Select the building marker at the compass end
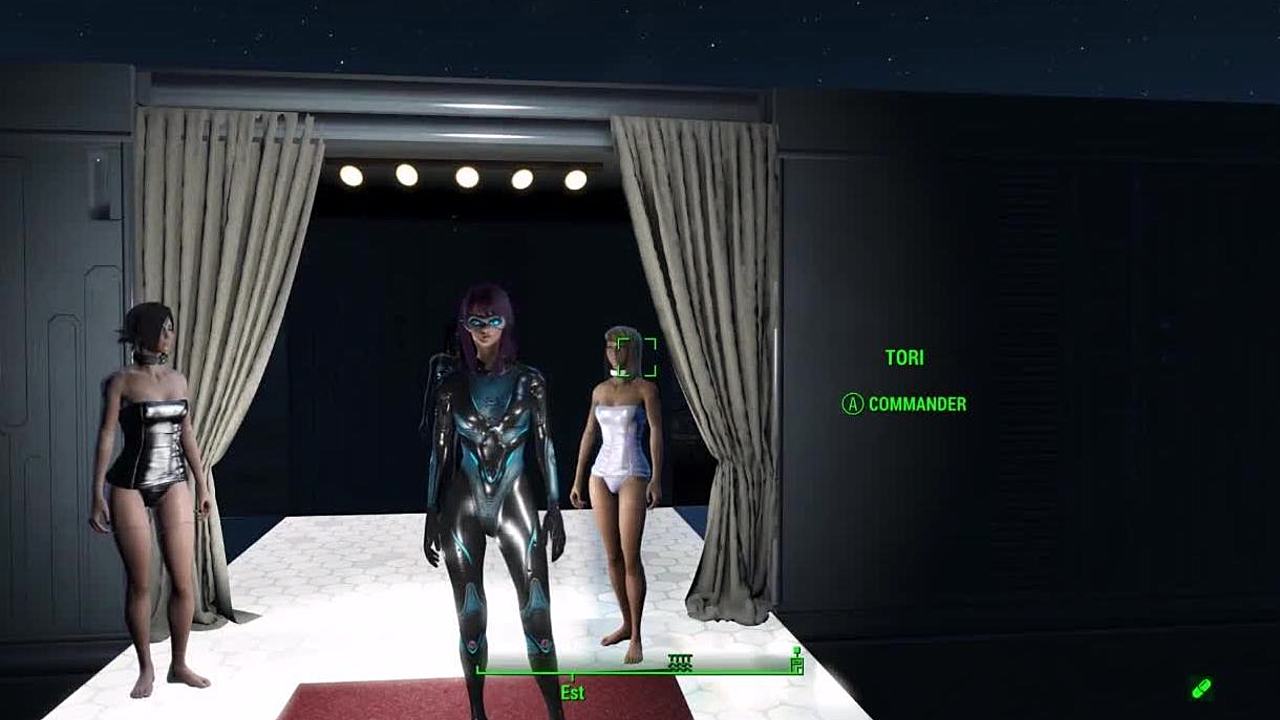This screenshot has height=720, width=1280. (x=796, y=660)
